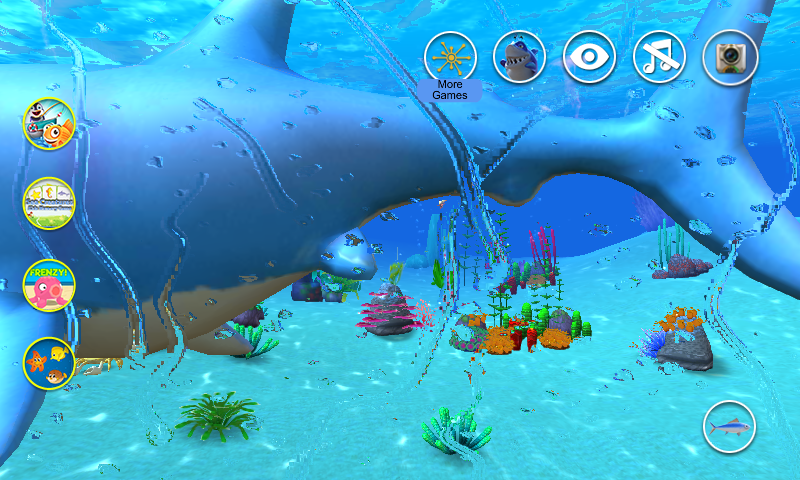Open the More Games button
The image size is (800, 480).
[450, 57]
